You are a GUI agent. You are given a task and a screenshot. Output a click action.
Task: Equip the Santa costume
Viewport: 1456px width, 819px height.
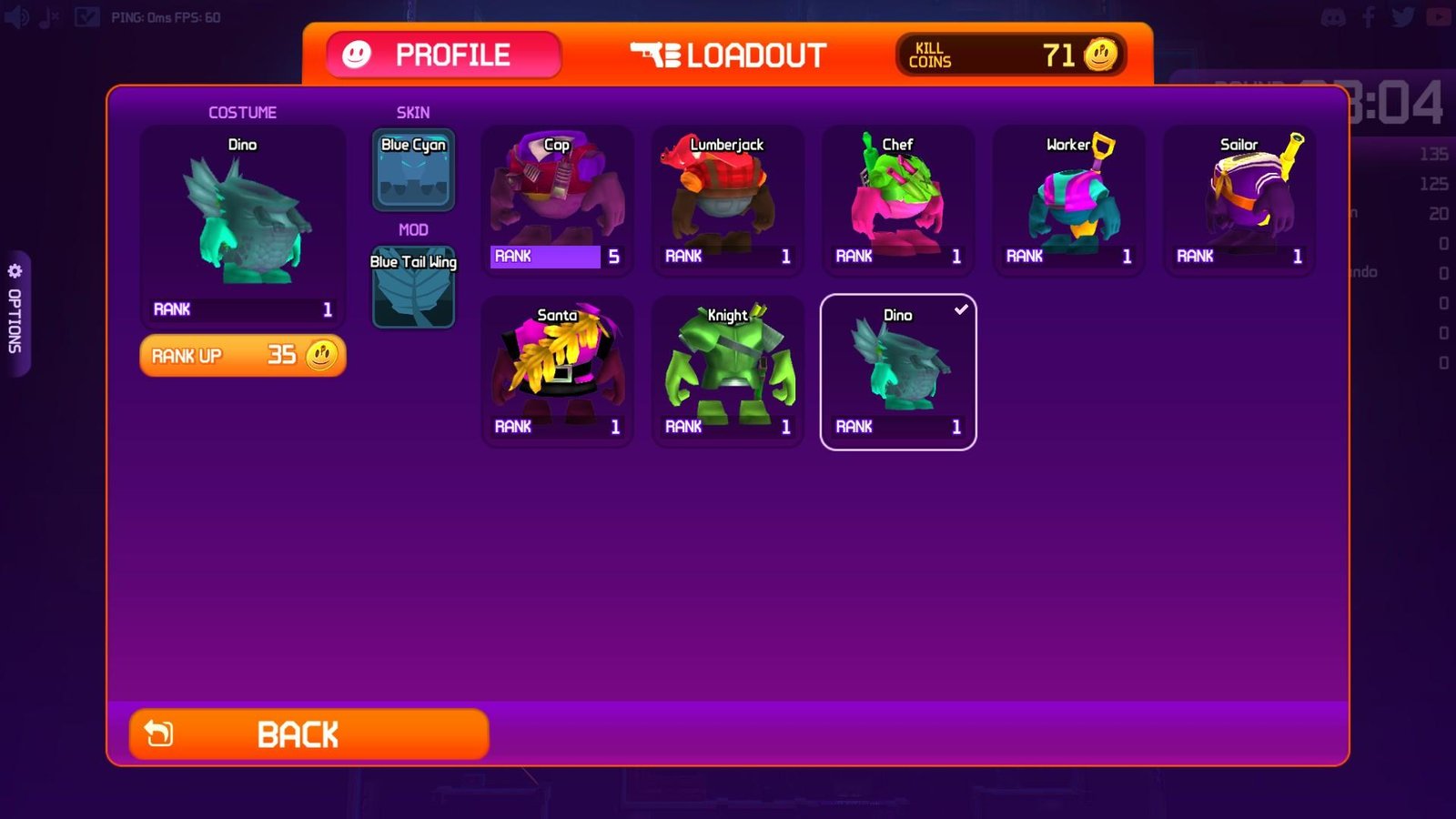(556, 369)
